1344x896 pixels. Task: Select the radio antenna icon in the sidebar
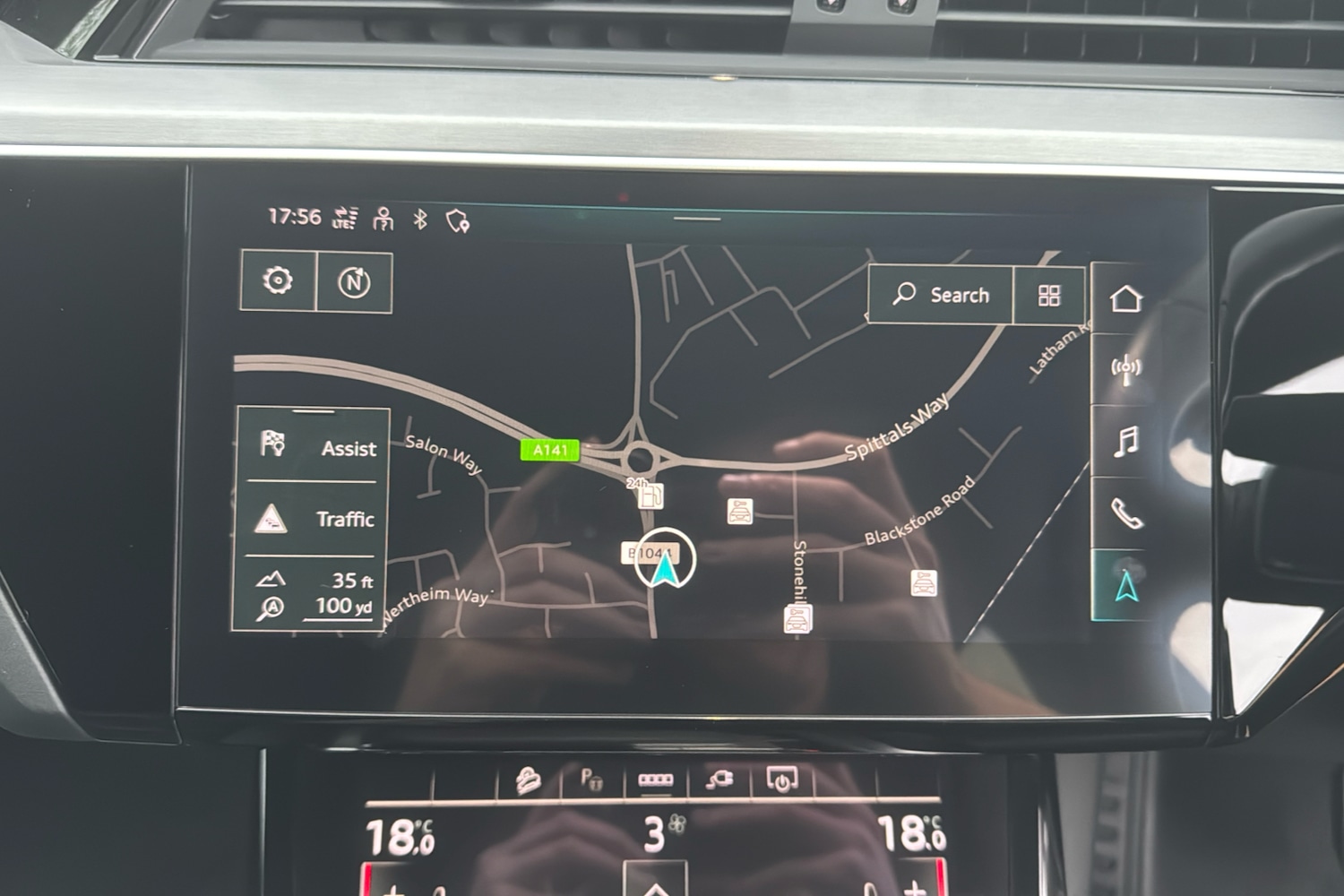(x=1125, y=370)
